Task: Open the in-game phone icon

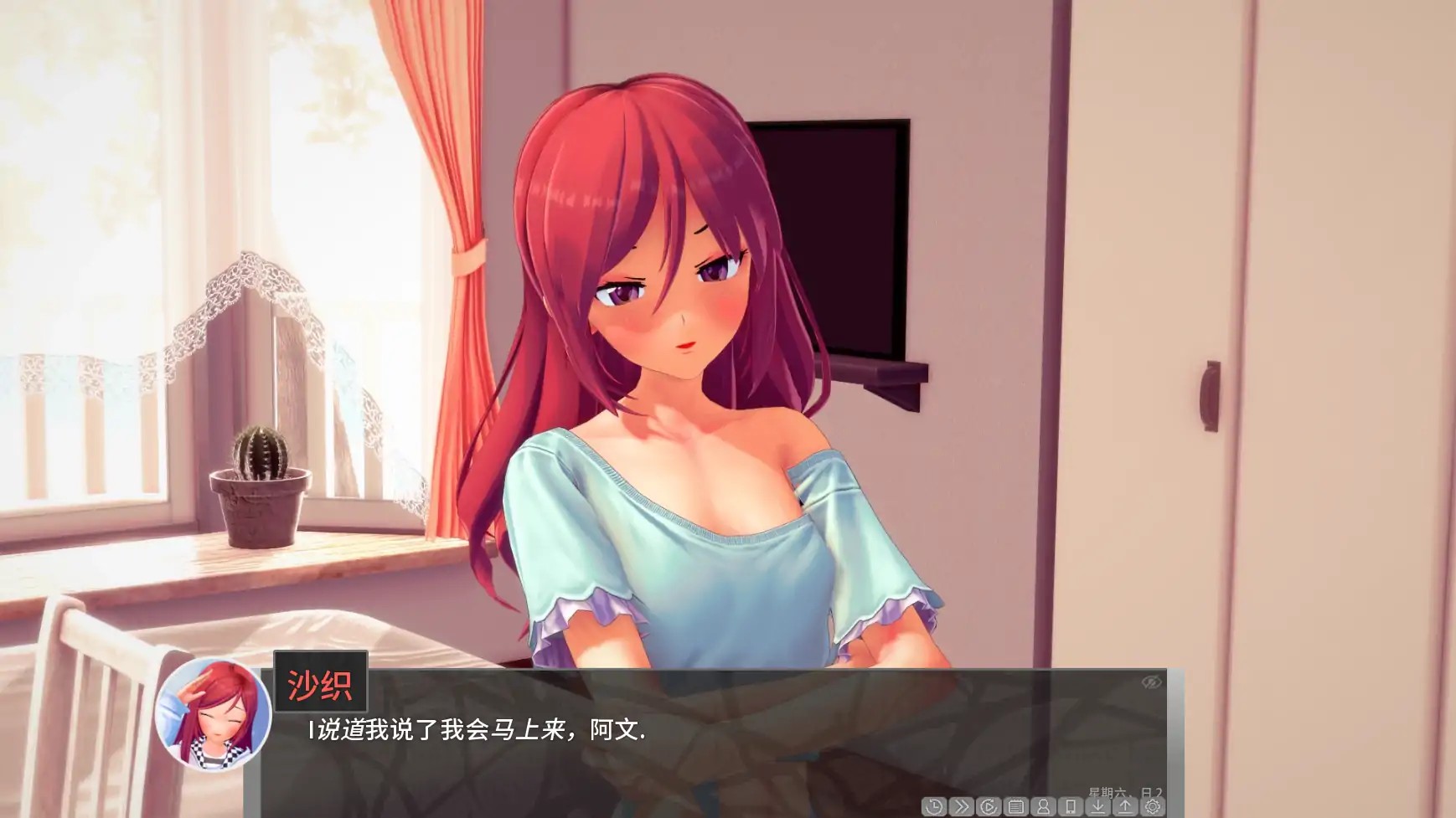Action: pos(1071,805)
